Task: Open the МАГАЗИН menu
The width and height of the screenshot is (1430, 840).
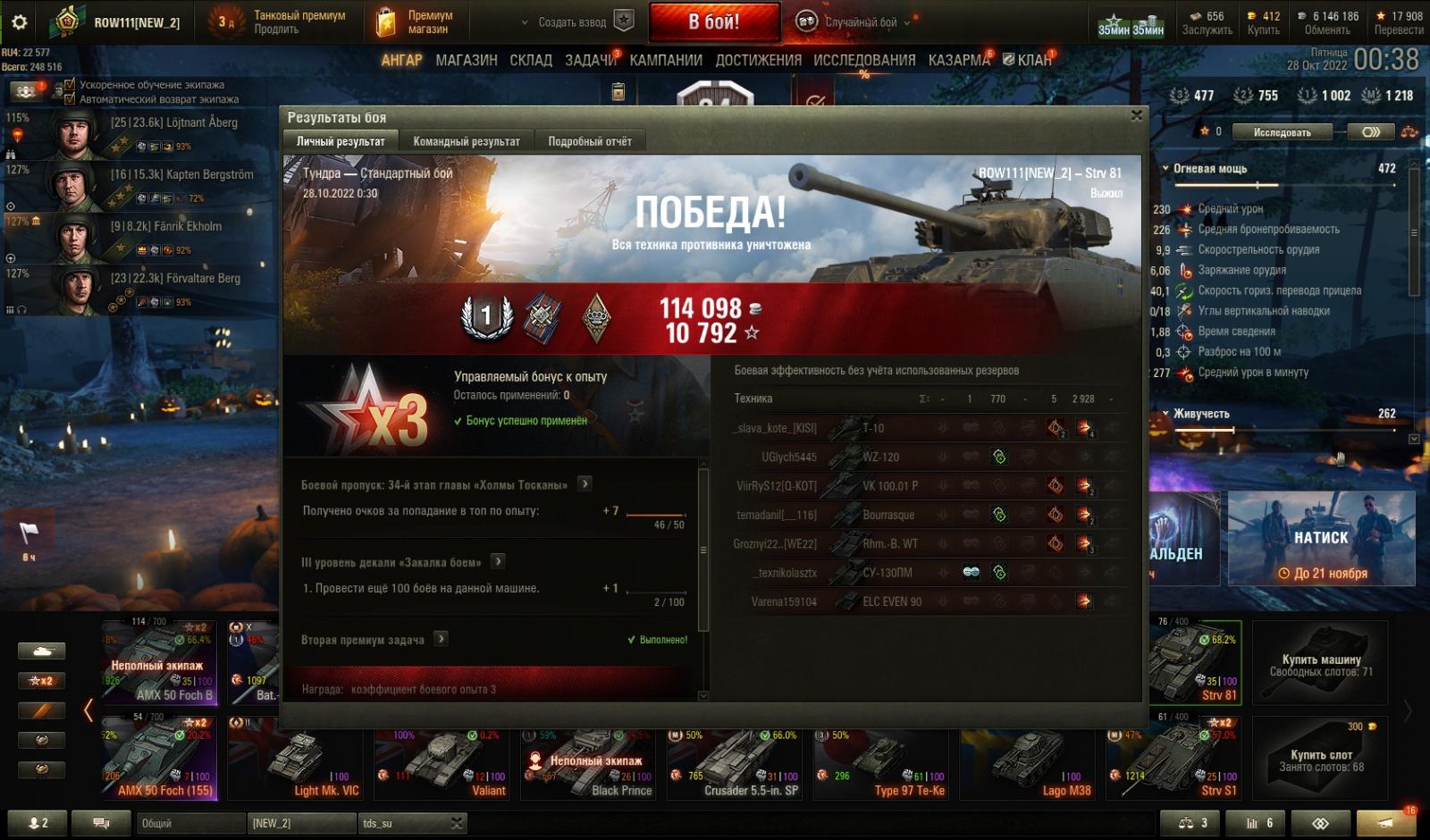Action: click(466, 60)
